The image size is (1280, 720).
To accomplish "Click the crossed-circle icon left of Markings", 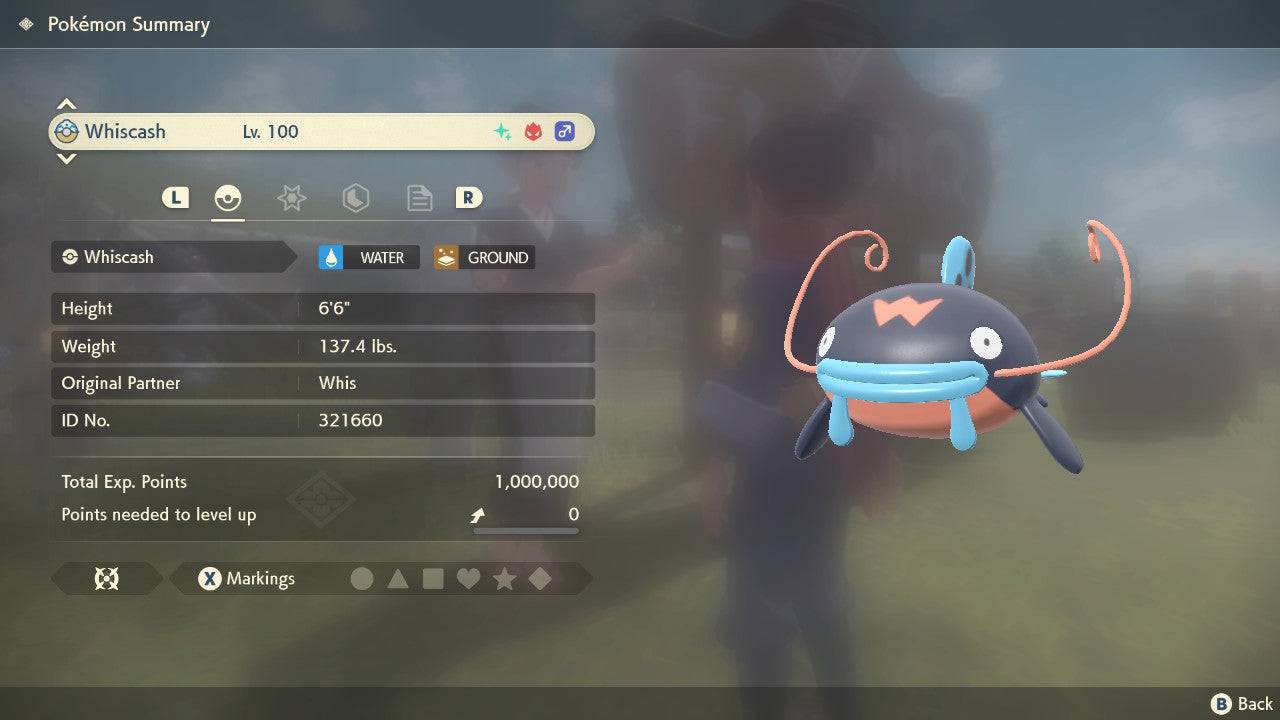I will click(x=107, y=579).
